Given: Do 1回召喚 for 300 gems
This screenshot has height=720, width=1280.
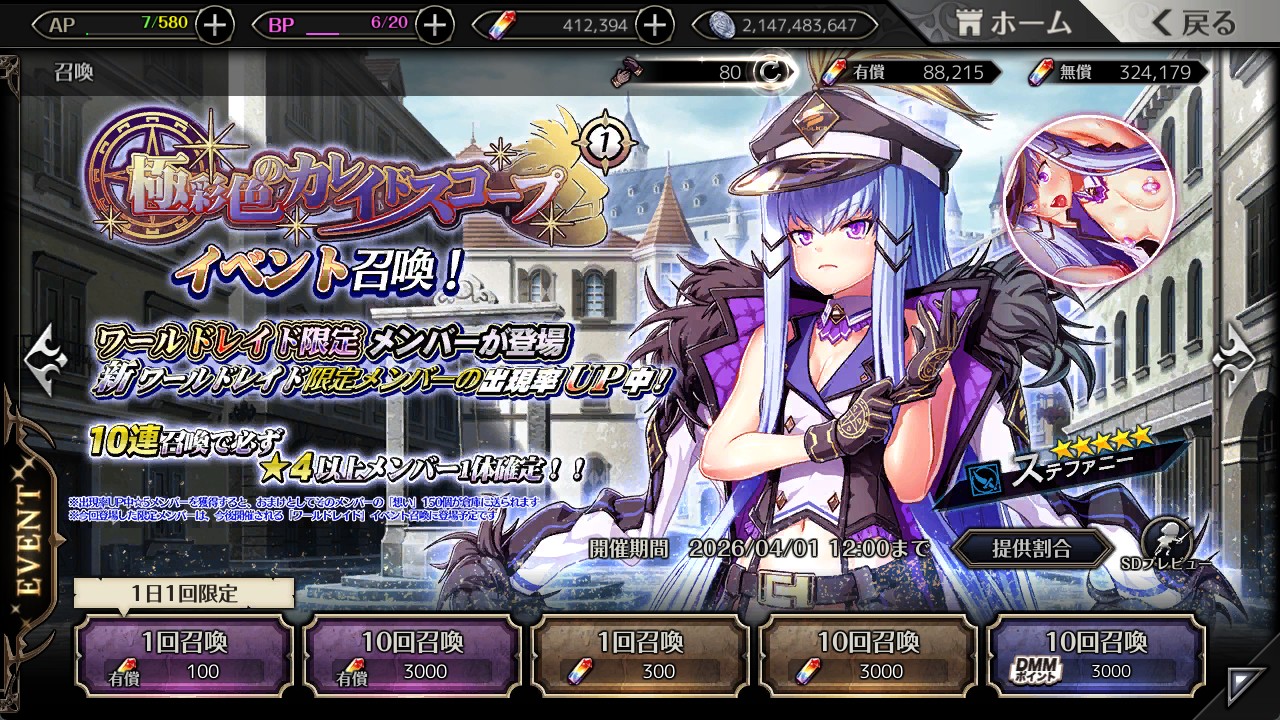Looking at the screenshot, I should click(640, 655).
